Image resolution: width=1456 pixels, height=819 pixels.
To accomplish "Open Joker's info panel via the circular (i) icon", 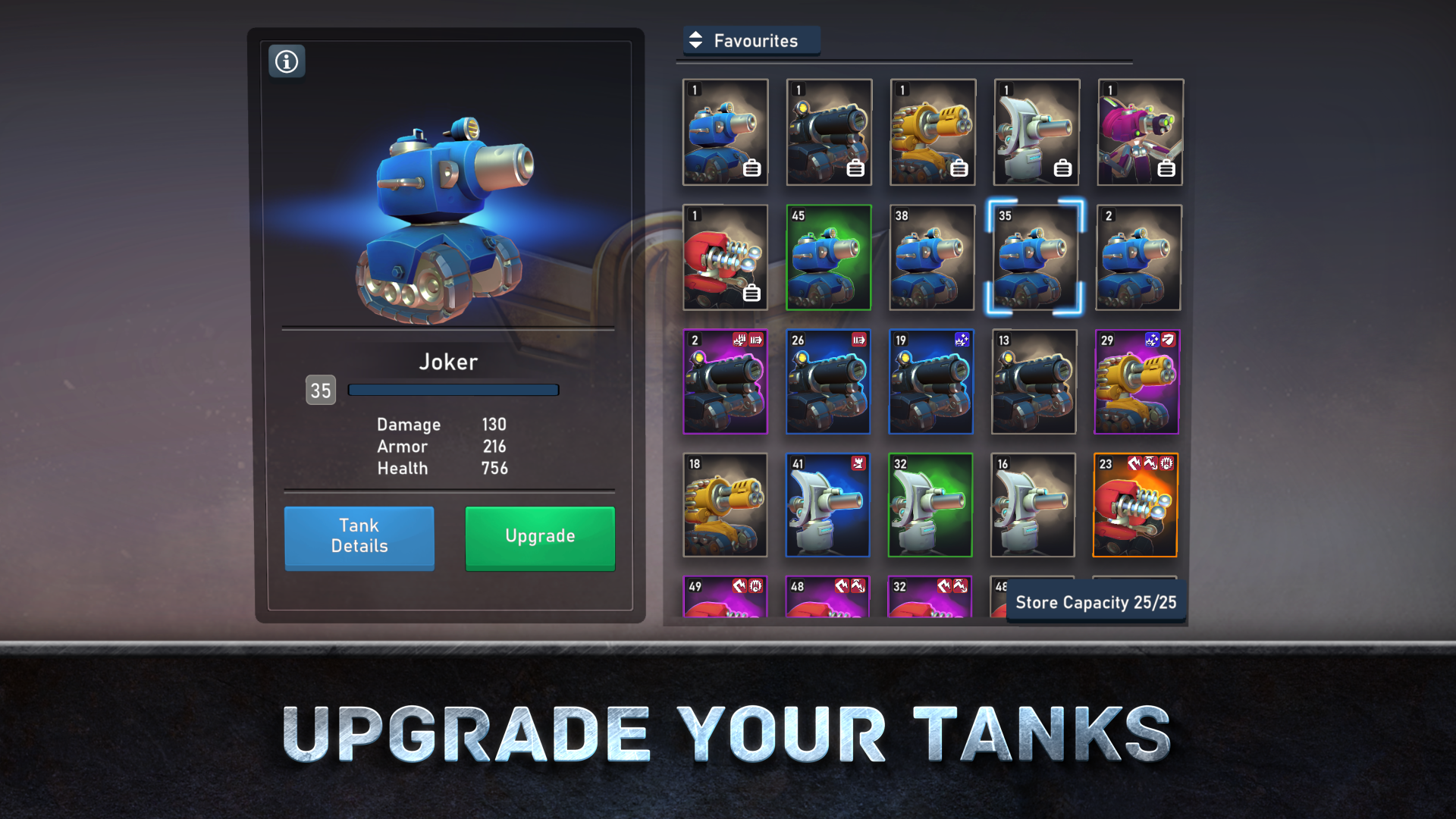I will [x=287, y=61].
